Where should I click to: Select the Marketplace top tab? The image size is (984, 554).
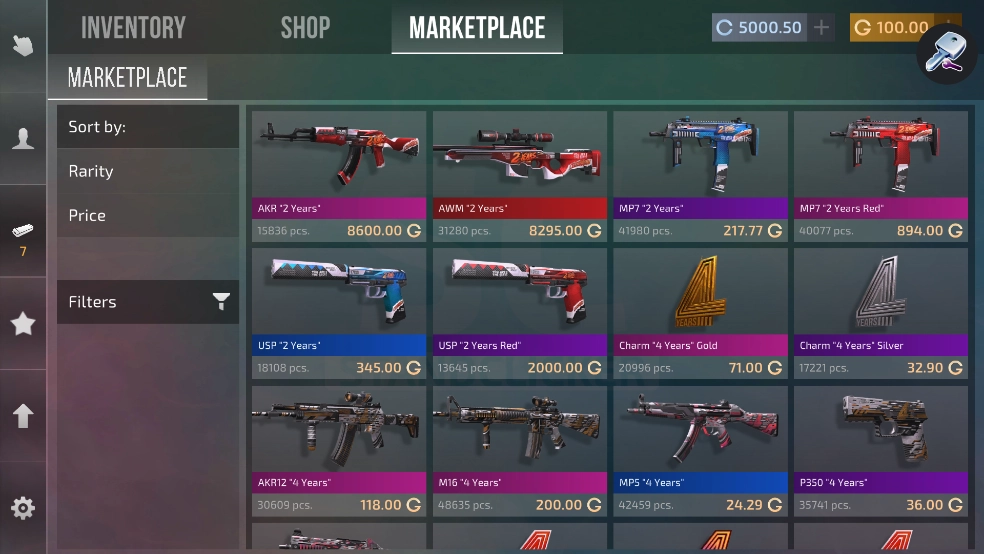(x=477, y=28)
